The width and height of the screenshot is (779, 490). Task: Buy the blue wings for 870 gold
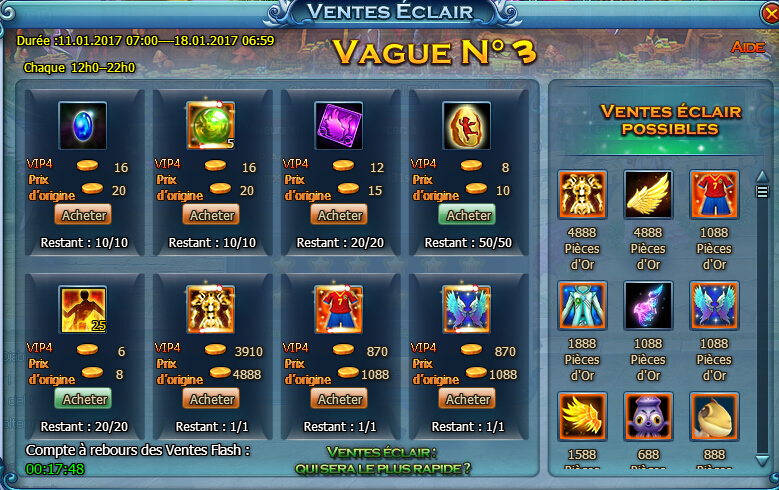468,399
